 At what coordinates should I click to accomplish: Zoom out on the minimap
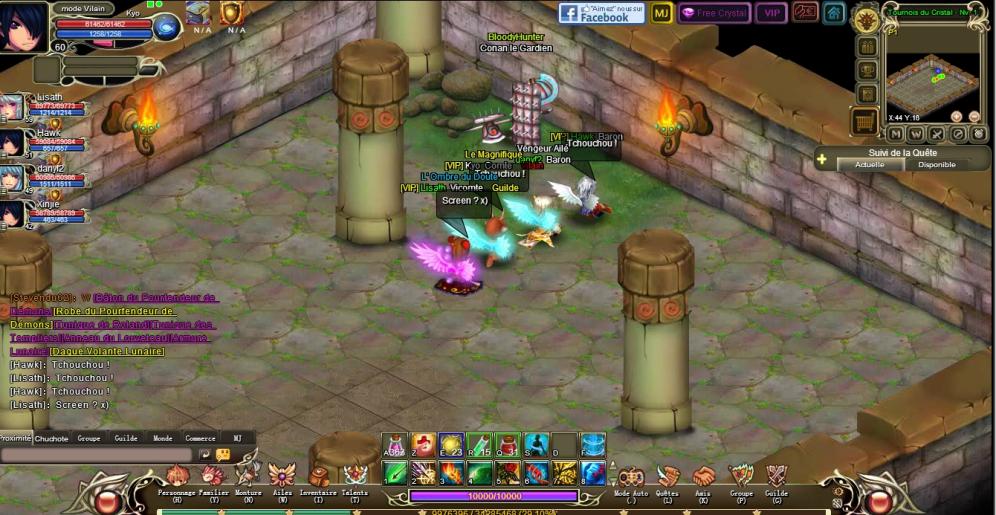[x=973, y=116]
